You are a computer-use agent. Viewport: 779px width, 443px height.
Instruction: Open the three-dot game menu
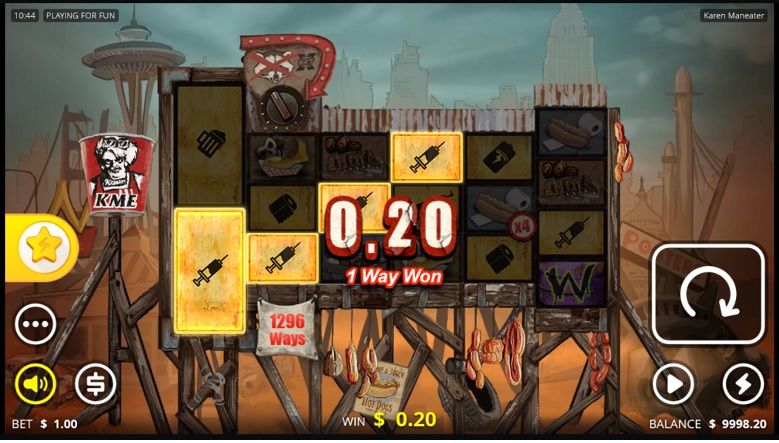35,324
